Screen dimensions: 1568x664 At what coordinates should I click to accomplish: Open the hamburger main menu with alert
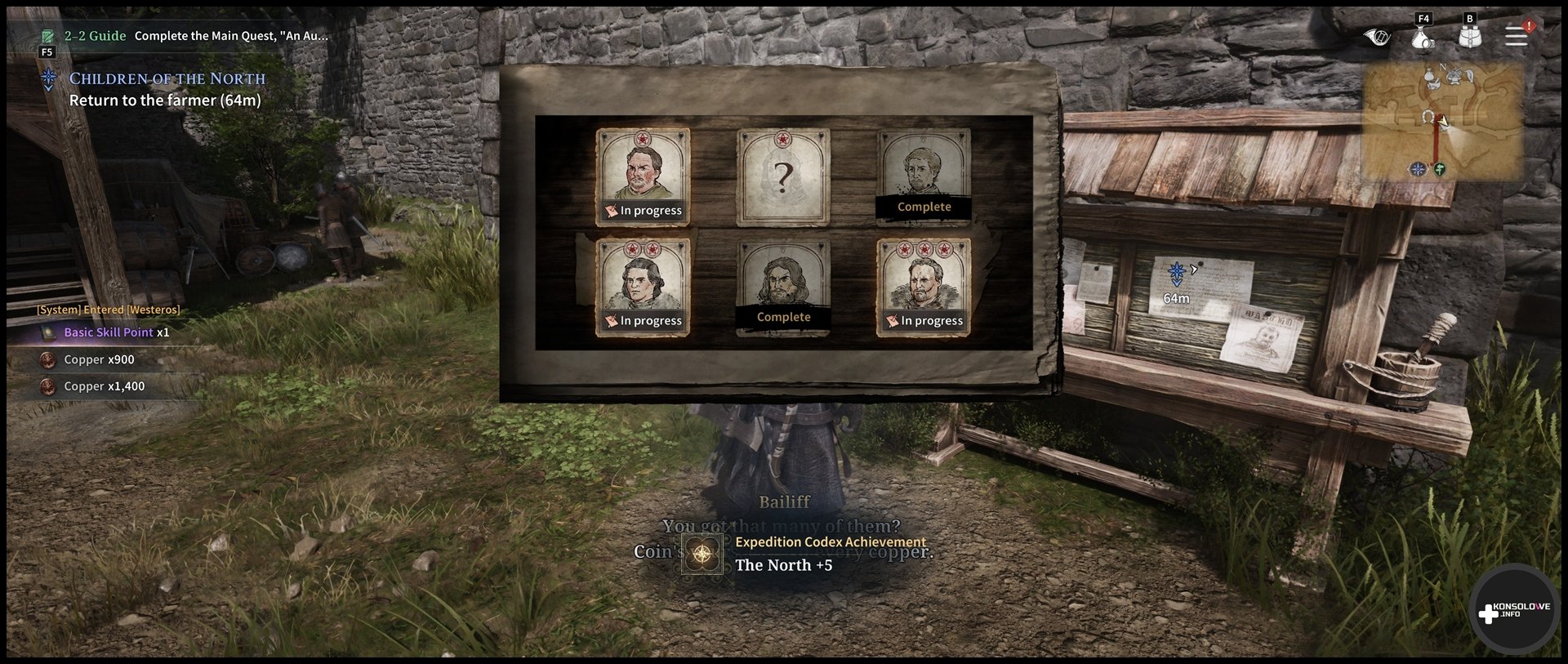click(x=1517, y=36)
